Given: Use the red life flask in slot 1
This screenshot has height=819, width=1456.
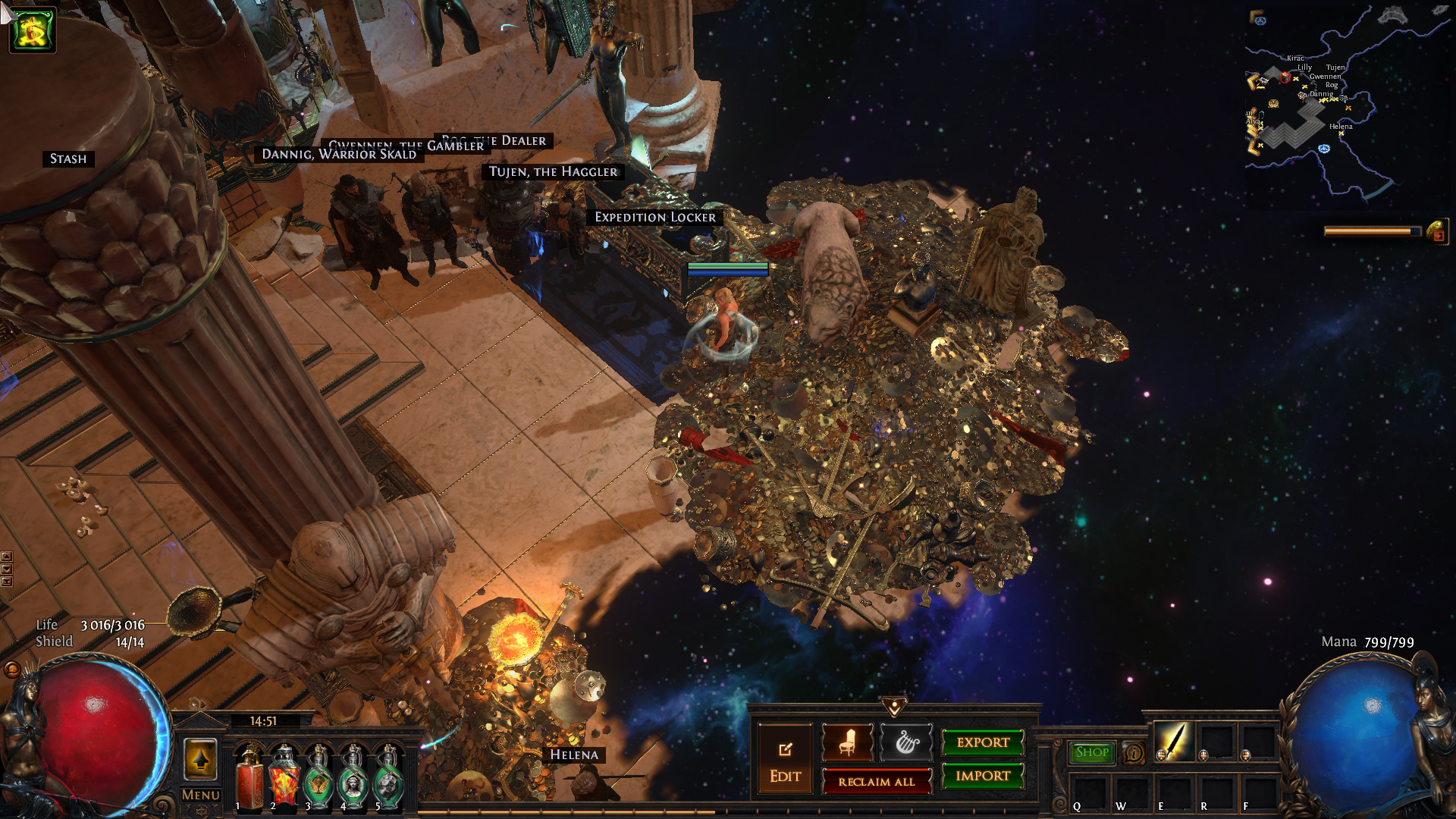Looking at the screenshot, I should [x=249, y=777].
